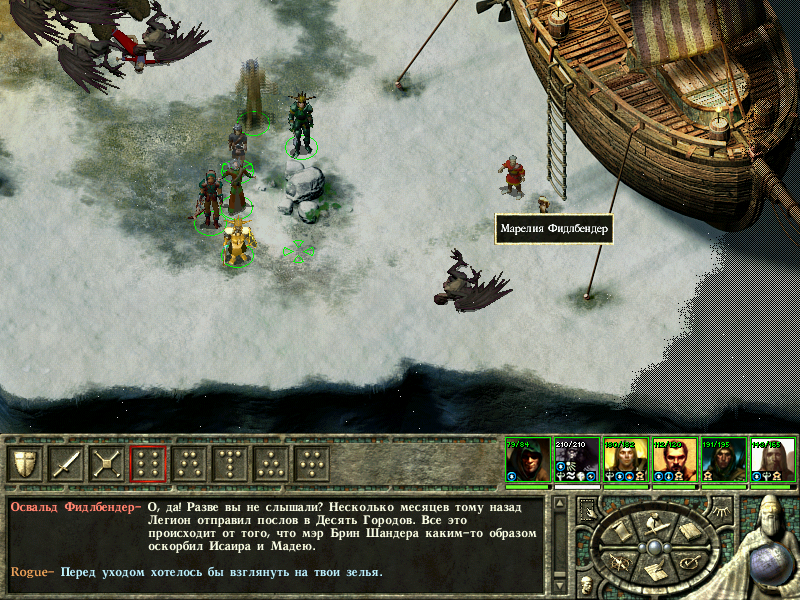Select the bearded man portrait with 112/120
Screen dimensions: 800x600
pos(674,461)
